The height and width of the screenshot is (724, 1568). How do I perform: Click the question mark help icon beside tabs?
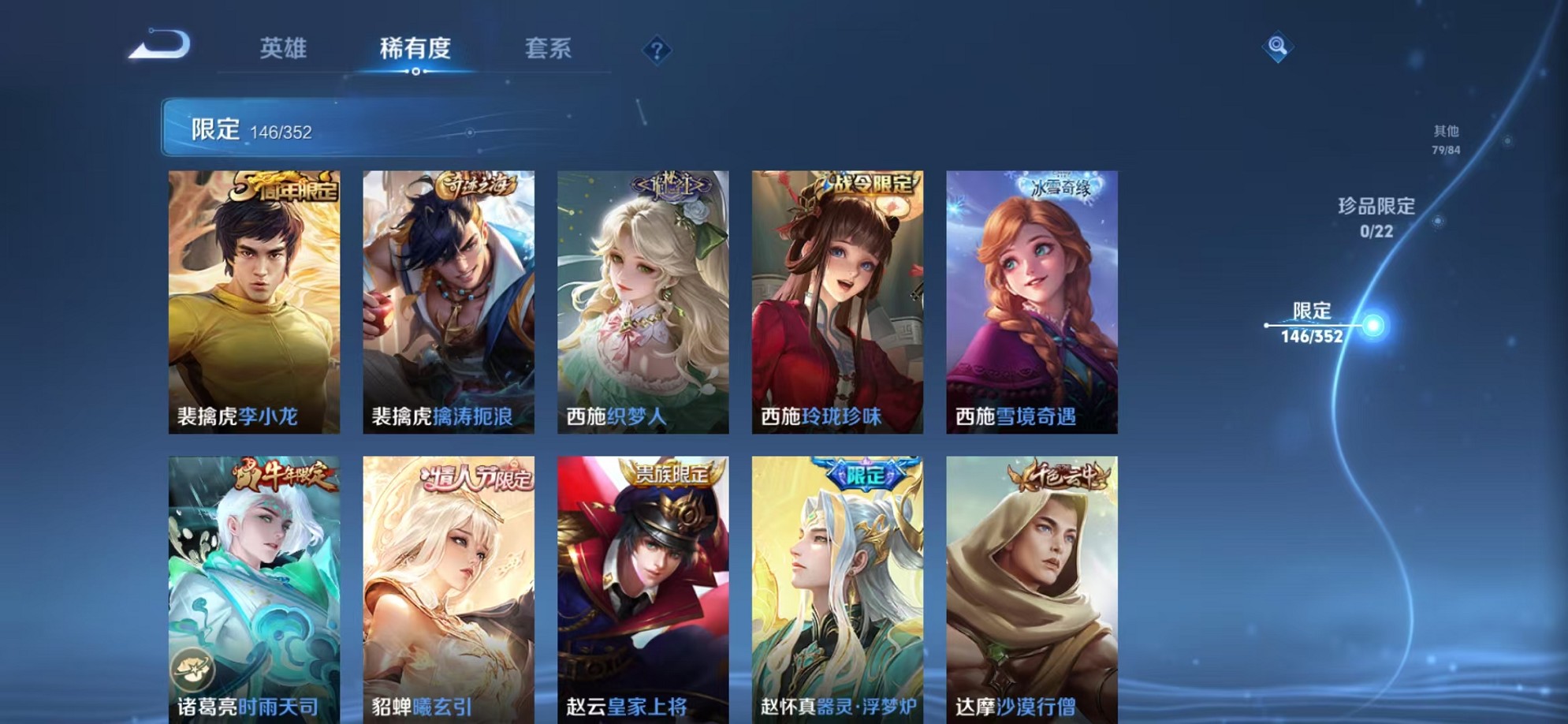coord(657,50)
